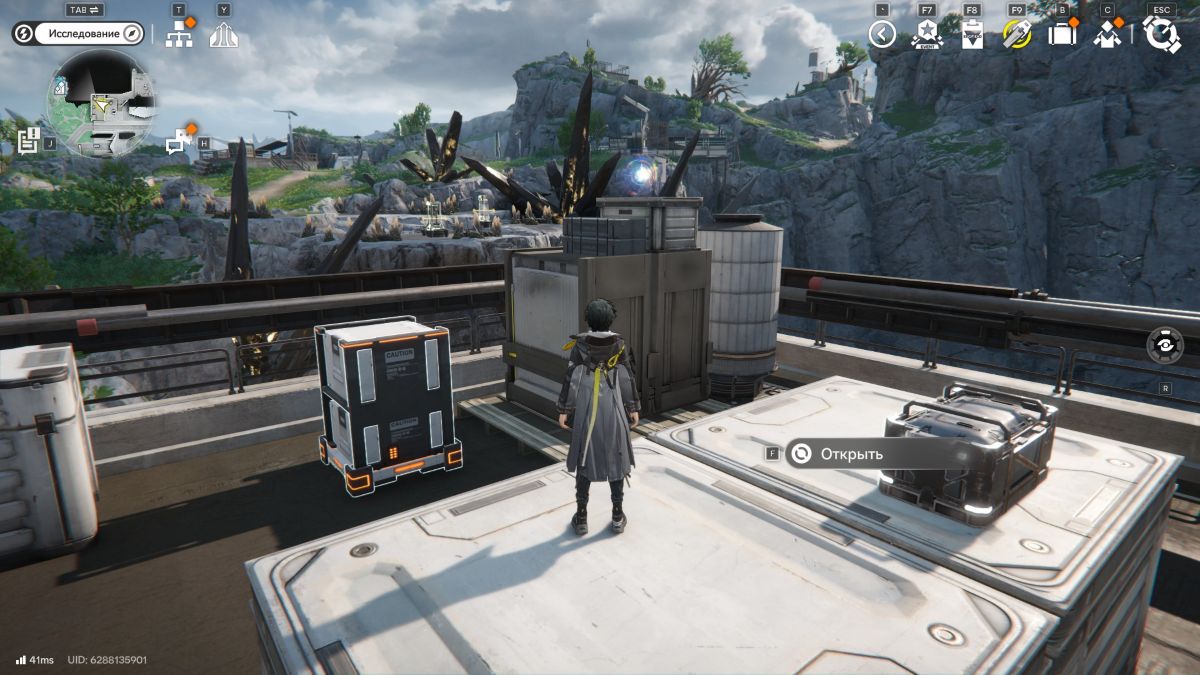This screenshot has width=1200, height=675.
Task: Collapse the top bar with the arrow button
Action: tap(881, 35)
